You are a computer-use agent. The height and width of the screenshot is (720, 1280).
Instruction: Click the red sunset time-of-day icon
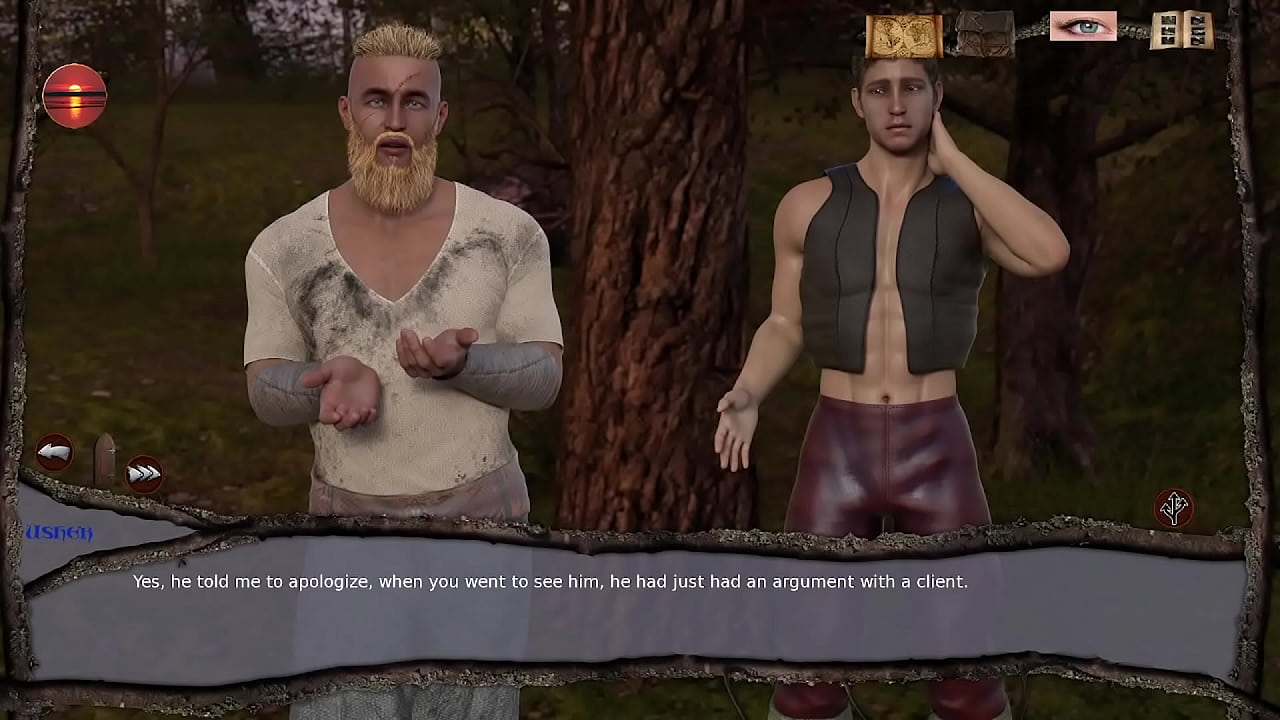click(x=75, y=96)
